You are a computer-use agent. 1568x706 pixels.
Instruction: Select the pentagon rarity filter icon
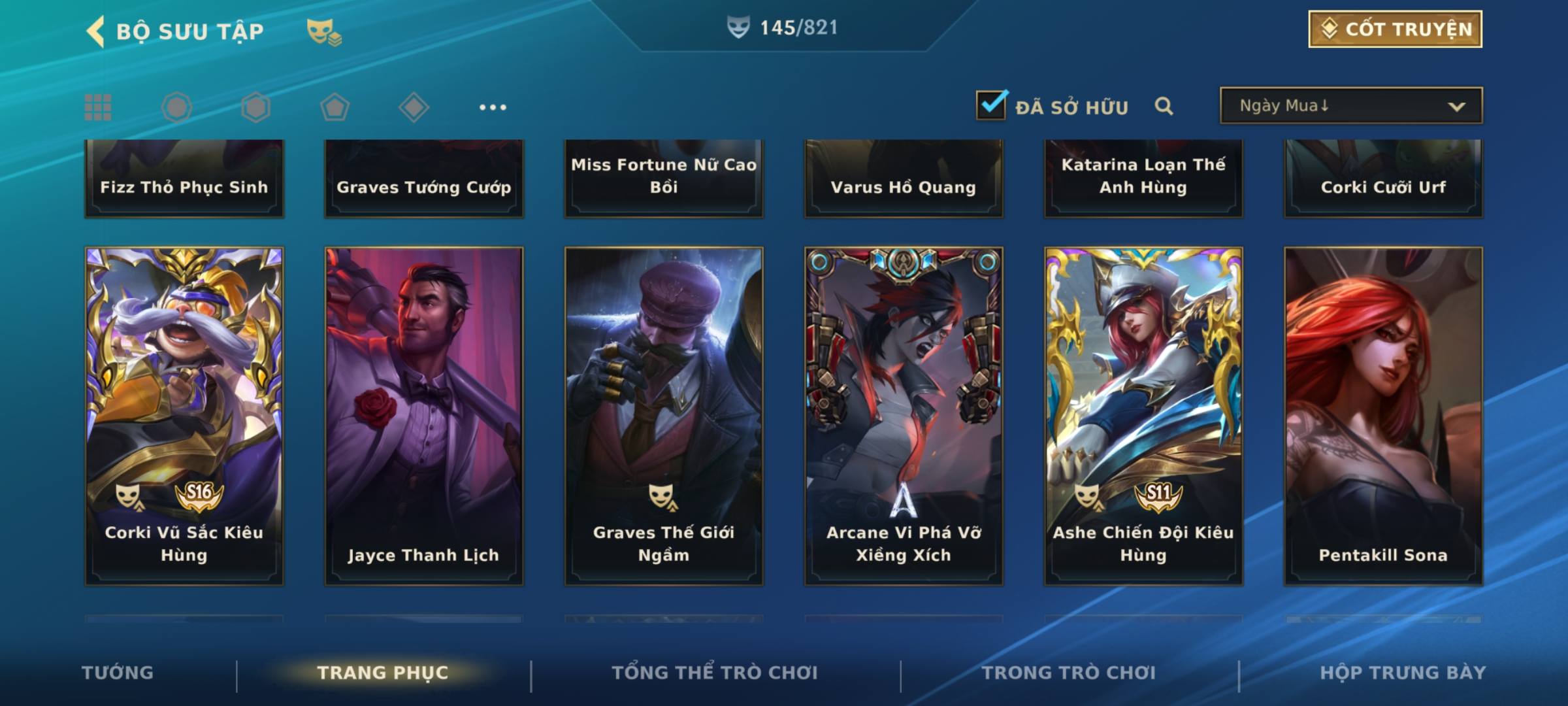point(335,107)
